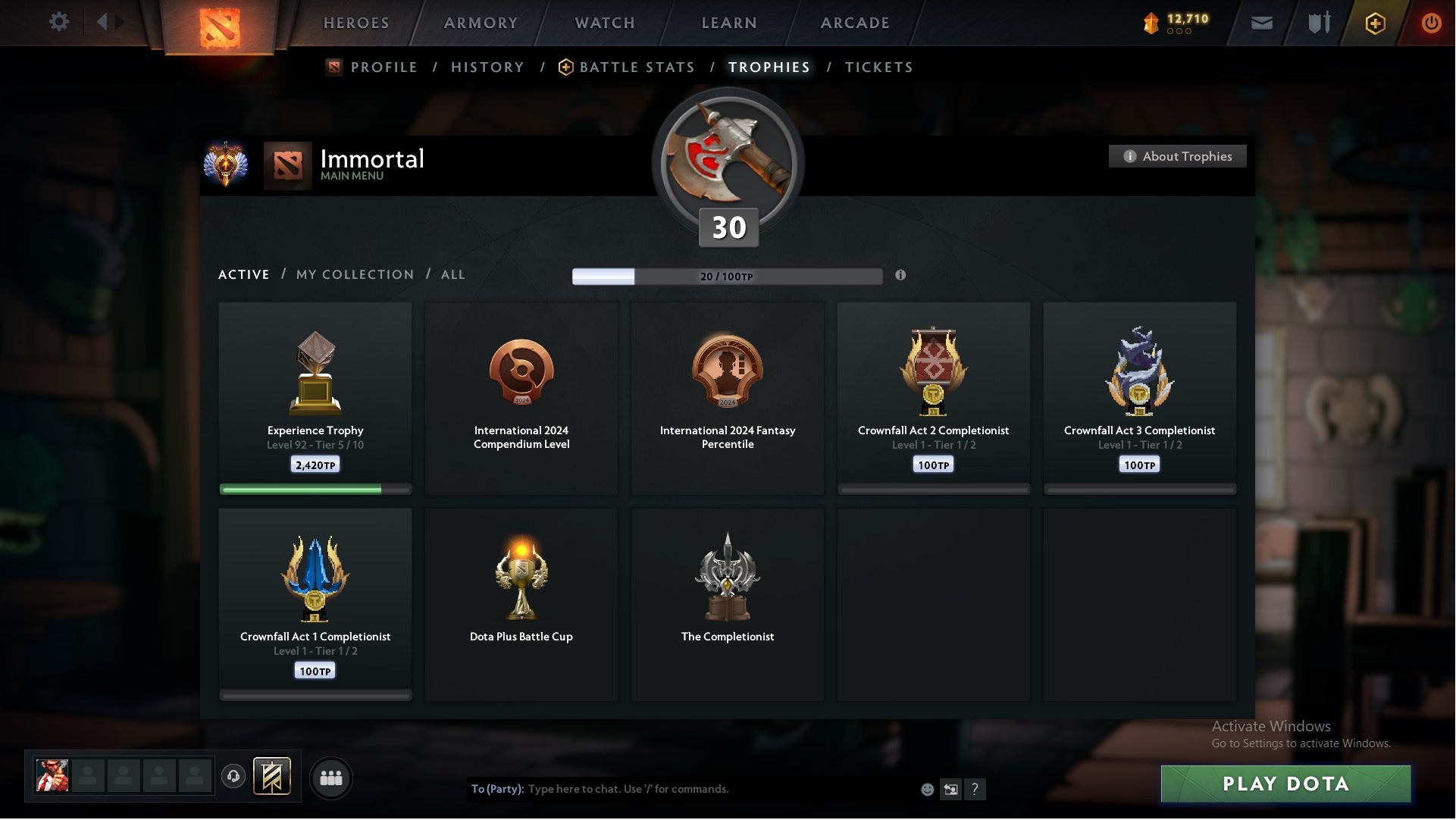Click the power/logout icon
This screenshot has width=1456, height=820.
[1431, 23]
